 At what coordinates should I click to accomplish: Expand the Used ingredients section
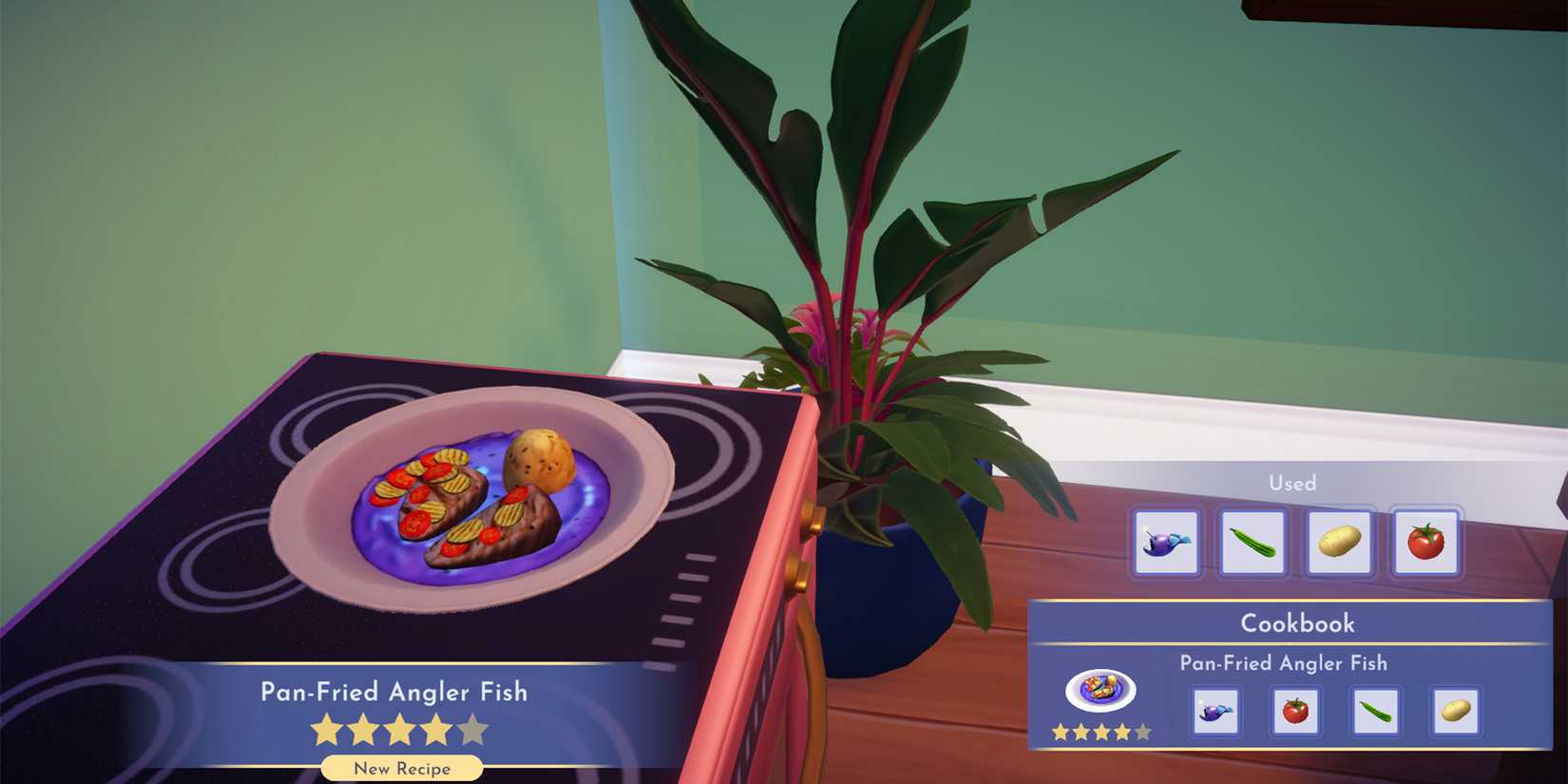tap(1294, 484)
